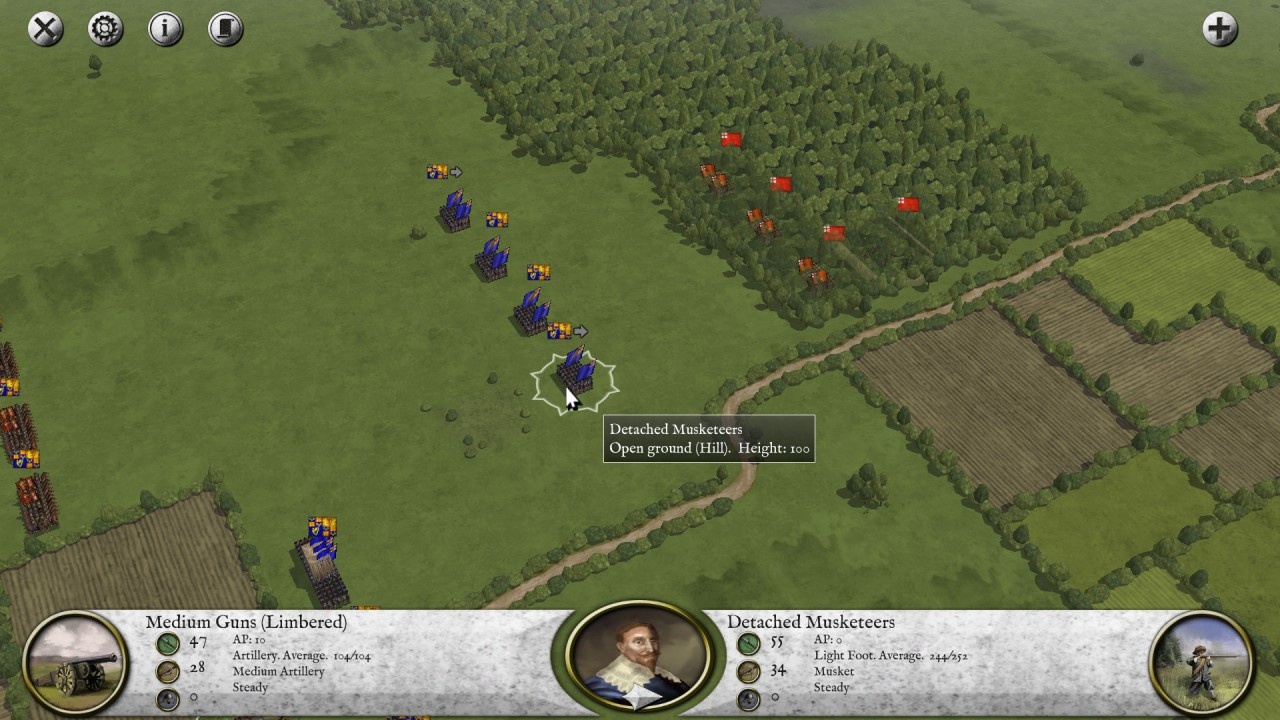Select the Medium Guns cannon portrait

tap(77, 663)
